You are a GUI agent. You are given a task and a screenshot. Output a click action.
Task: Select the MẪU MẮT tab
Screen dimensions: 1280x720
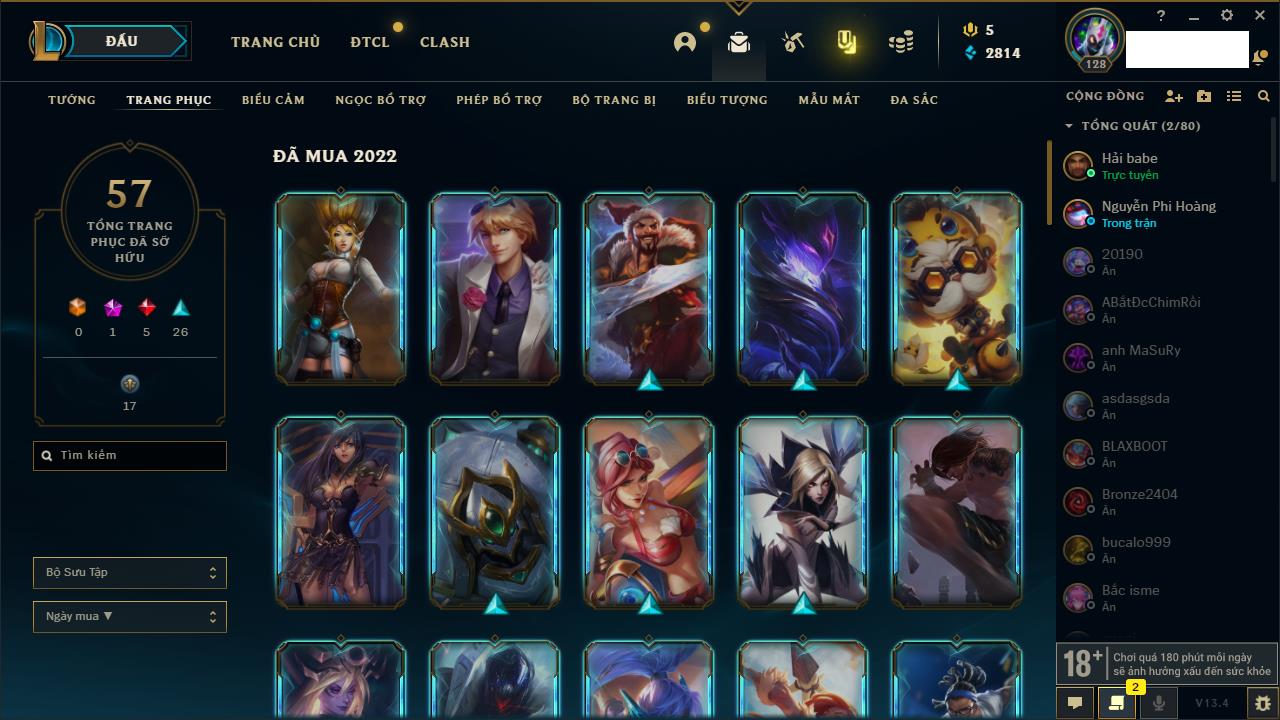point(829,100)
